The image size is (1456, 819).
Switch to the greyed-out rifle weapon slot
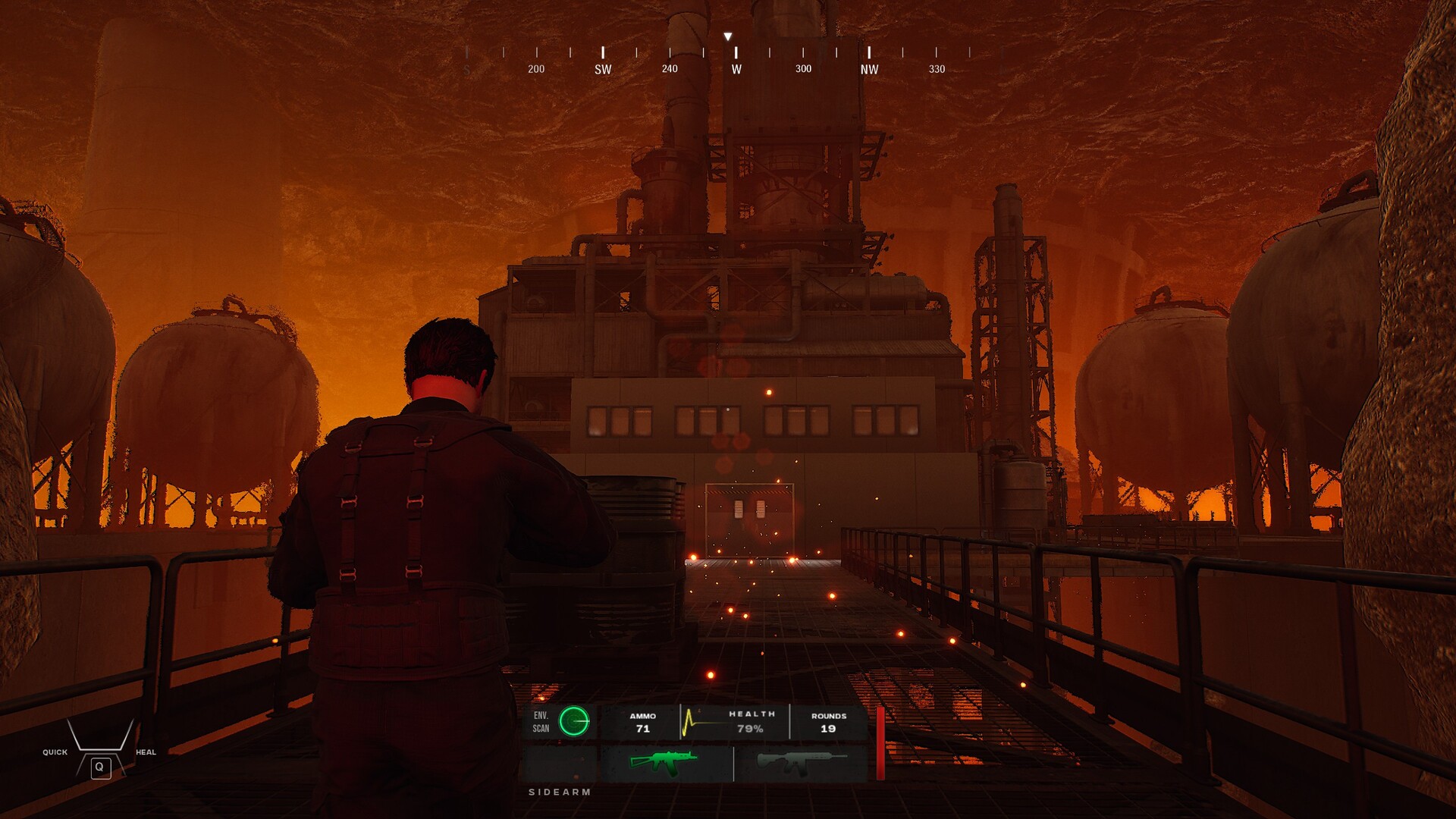point(800,763)
